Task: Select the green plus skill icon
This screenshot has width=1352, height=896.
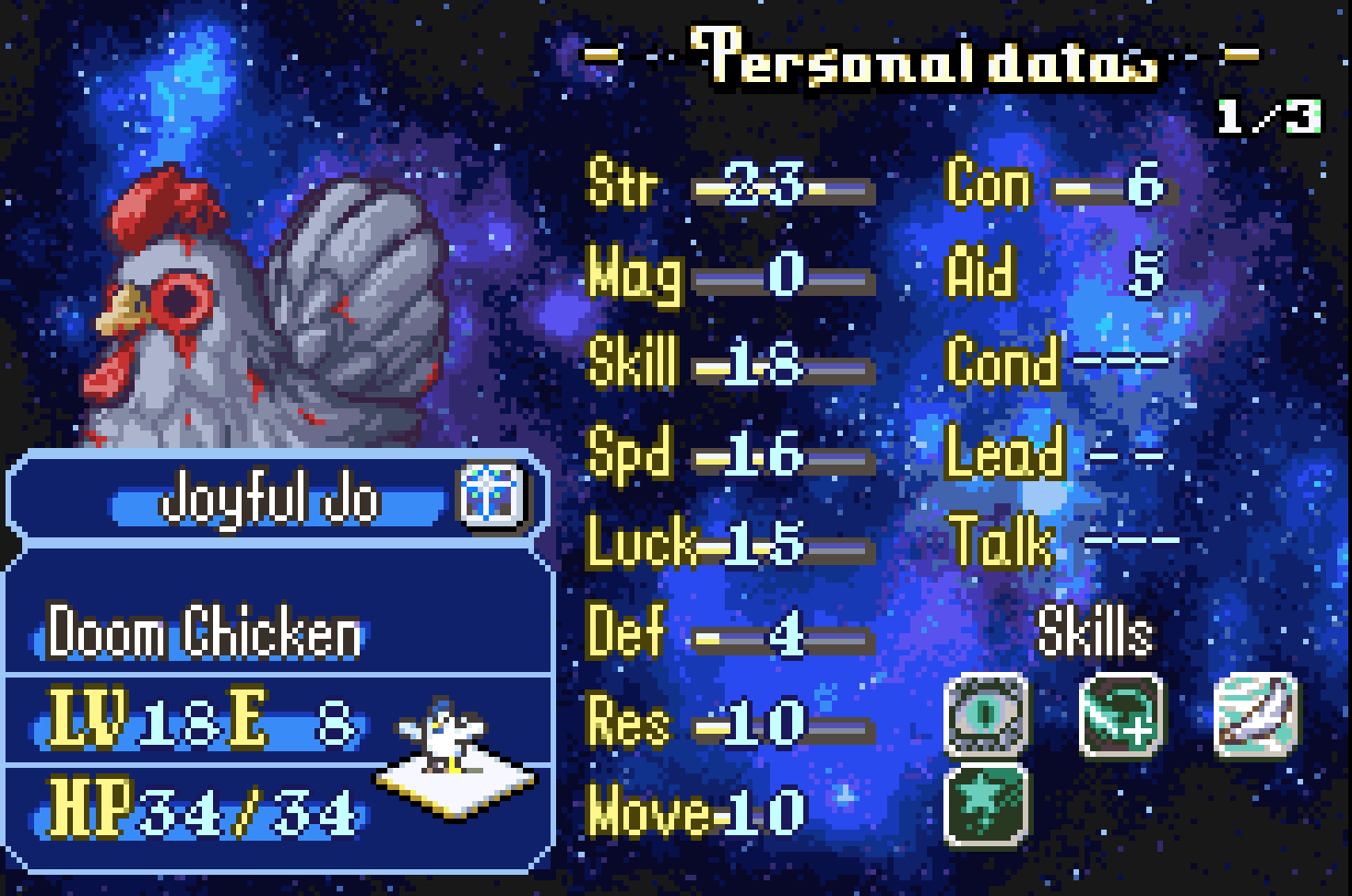Action: click(x=1121, y=715)
